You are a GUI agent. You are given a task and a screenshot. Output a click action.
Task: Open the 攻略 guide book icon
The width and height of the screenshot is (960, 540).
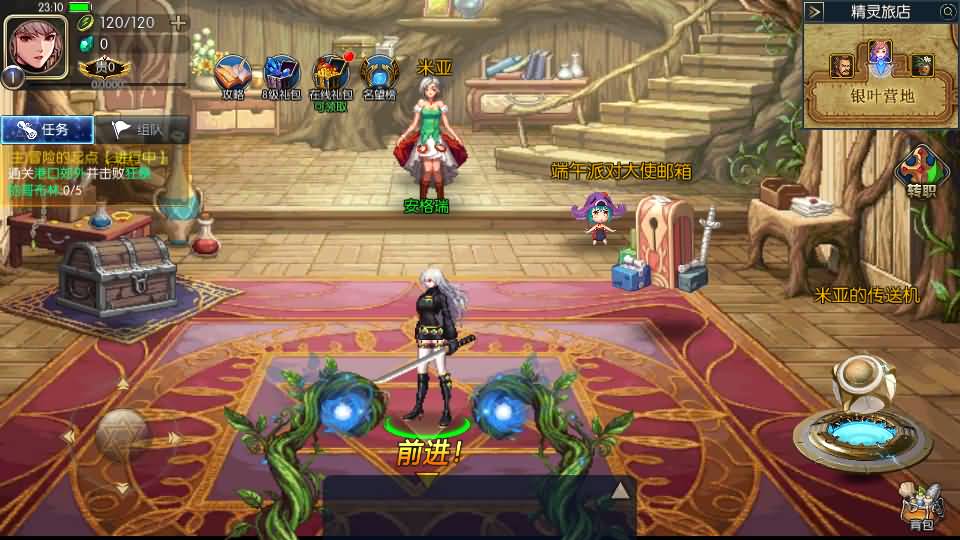(x=233, y=76)
